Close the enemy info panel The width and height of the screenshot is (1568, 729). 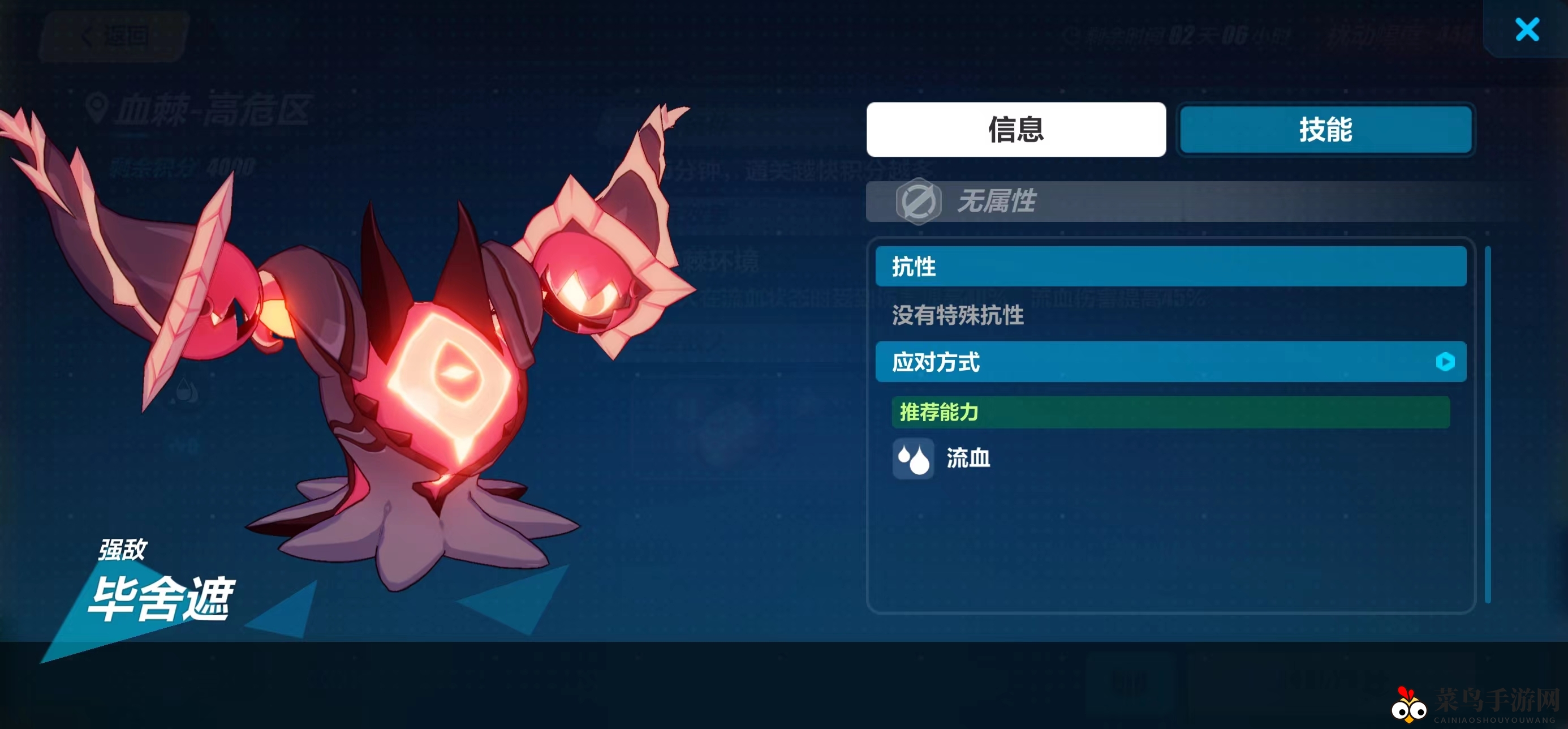(x=1527, y=29)
